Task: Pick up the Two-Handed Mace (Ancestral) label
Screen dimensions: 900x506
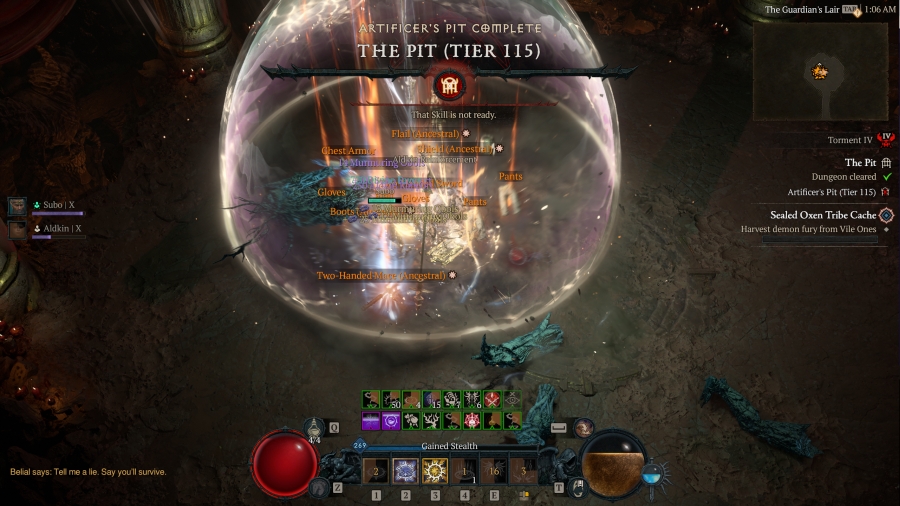Action: 380,275
